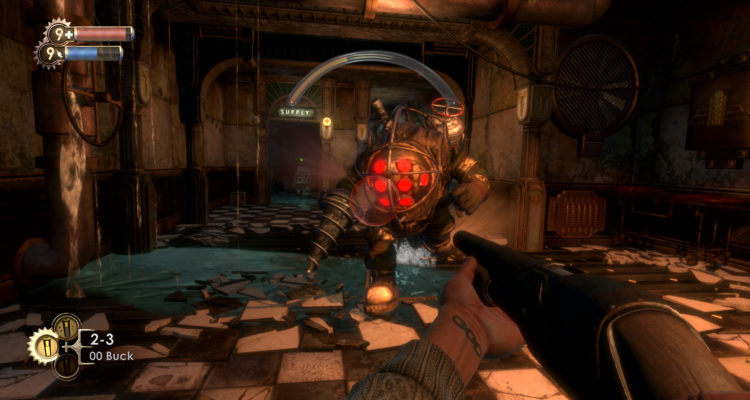Click the EVE hypo counter gear

tap(48, 53)
